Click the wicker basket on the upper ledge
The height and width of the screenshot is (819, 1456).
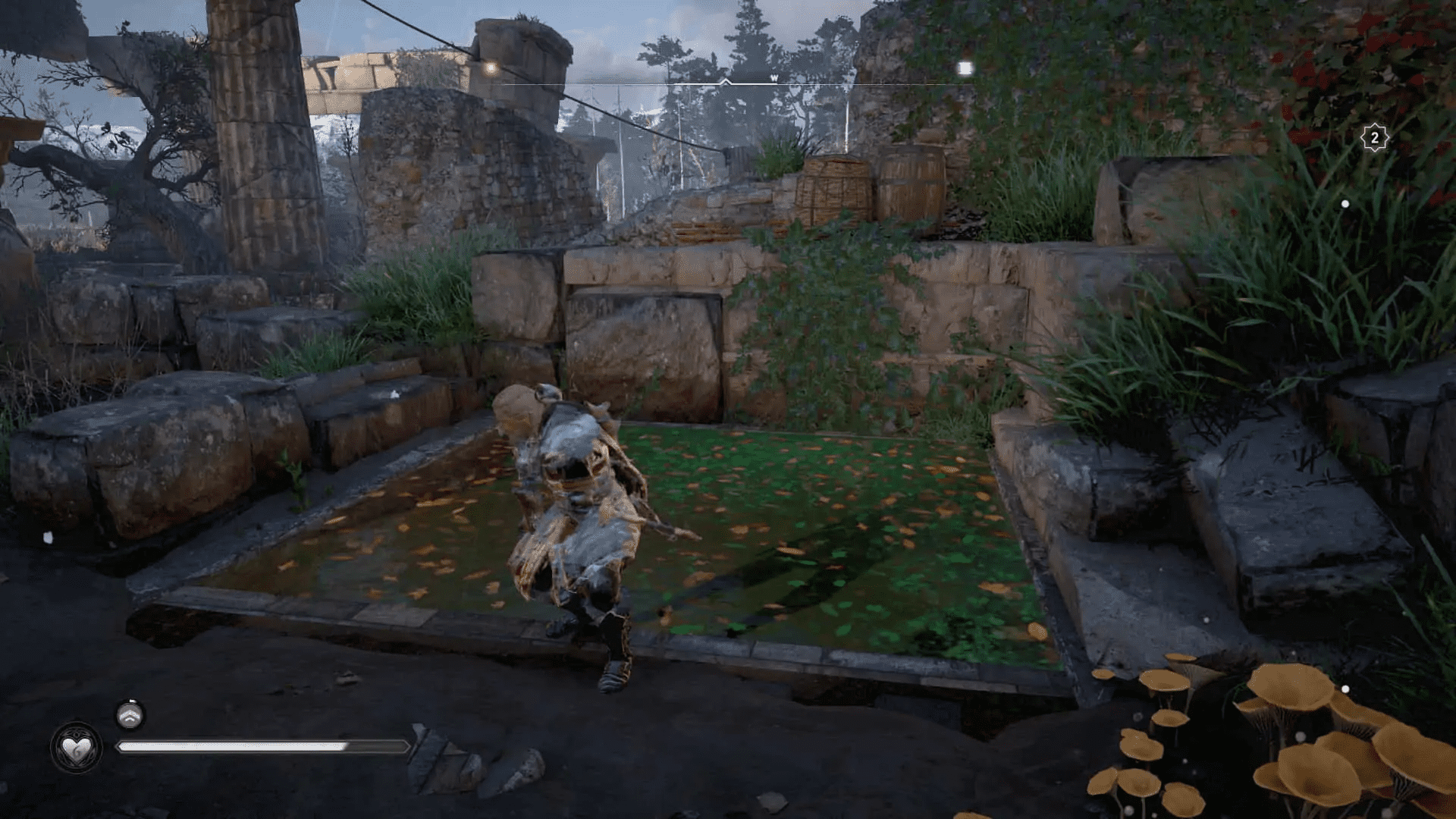(838, 184)
